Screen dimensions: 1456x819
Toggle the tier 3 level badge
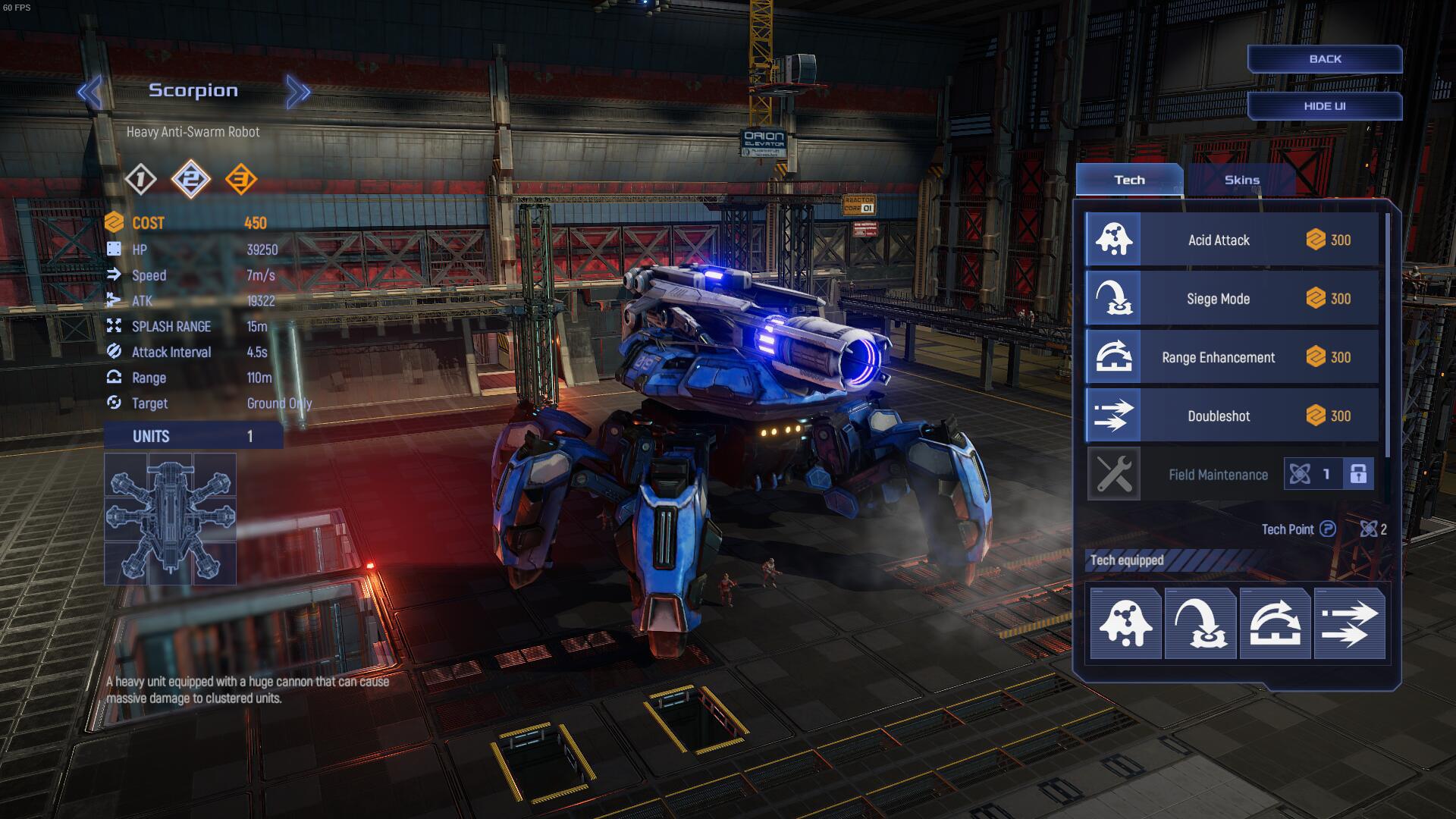pyautogui.click(x=243, y=179)
